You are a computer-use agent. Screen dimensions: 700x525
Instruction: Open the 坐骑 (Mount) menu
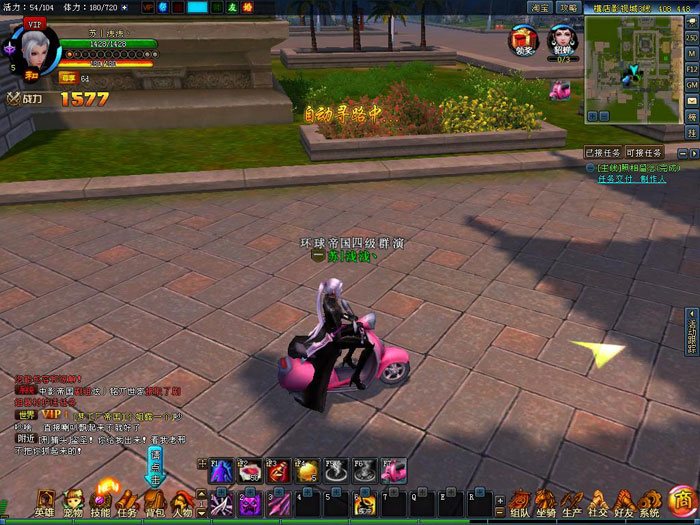[x=545, y=502]
